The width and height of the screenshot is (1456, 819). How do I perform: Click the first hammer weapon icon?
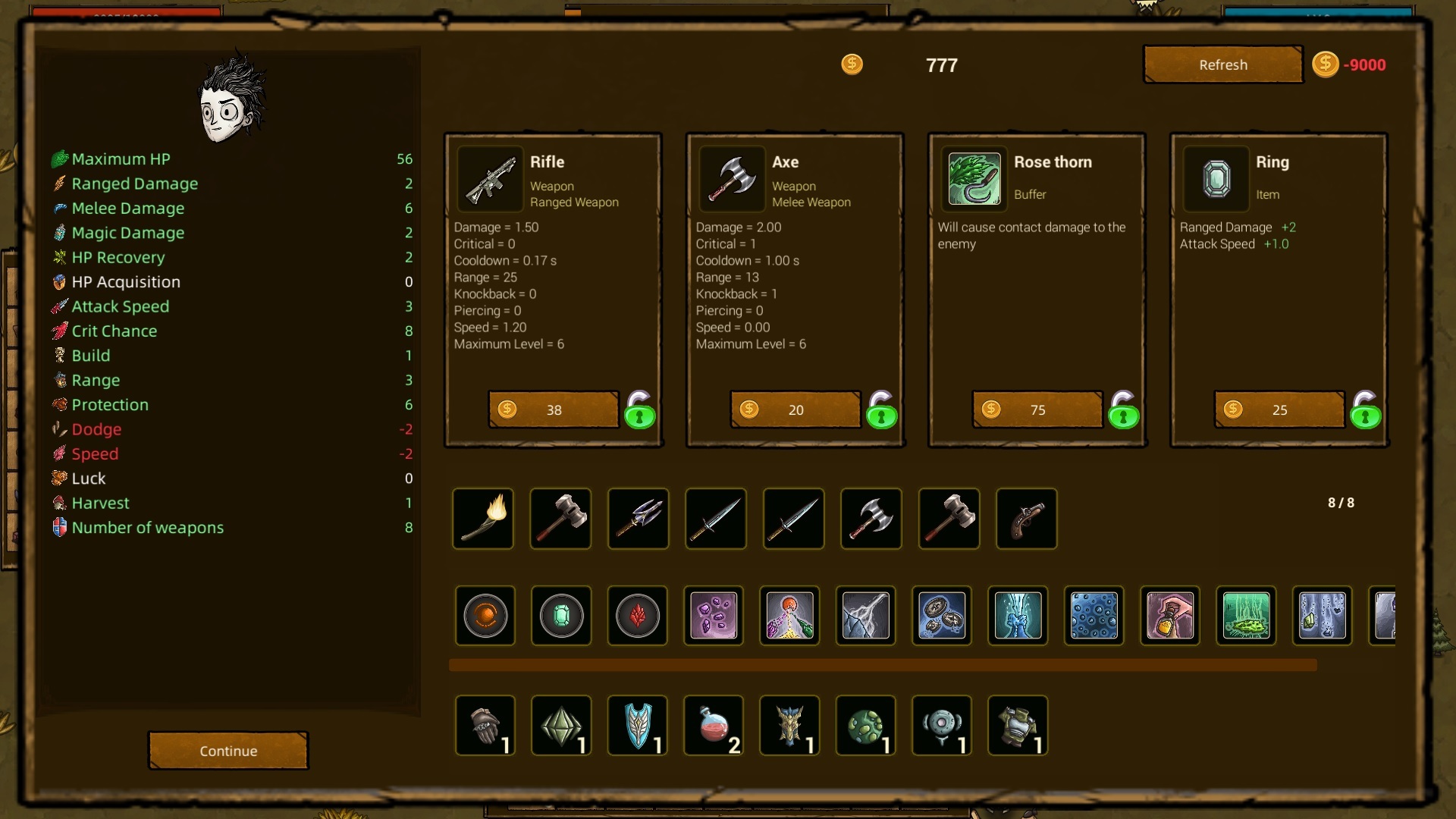click(x=560, y=519)
